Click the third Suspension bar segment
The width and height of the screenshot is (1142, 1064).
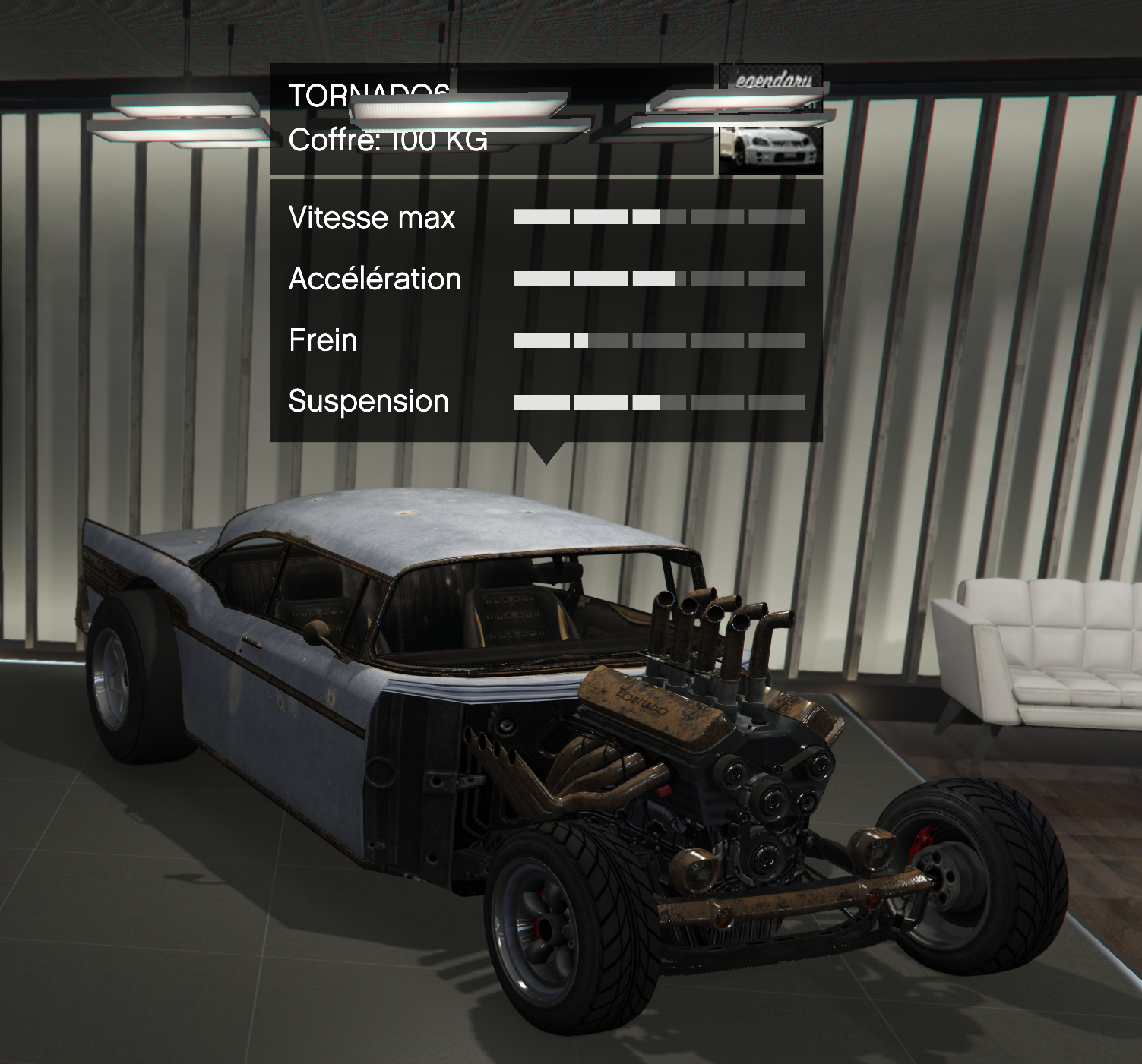pyautogui.click(x=658, y=401)
